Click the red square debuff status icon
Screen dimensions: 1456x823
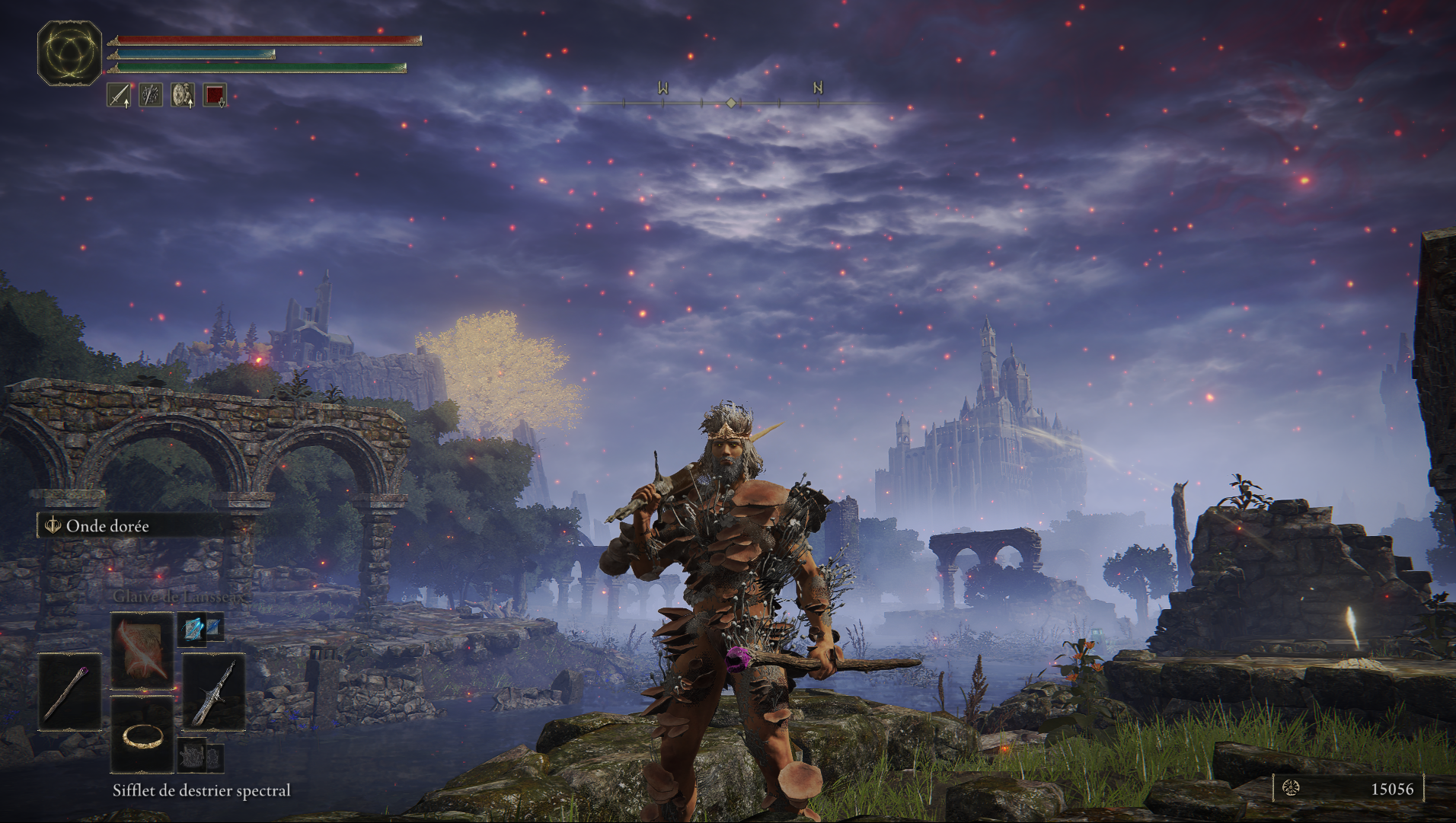tap(215, 95)
